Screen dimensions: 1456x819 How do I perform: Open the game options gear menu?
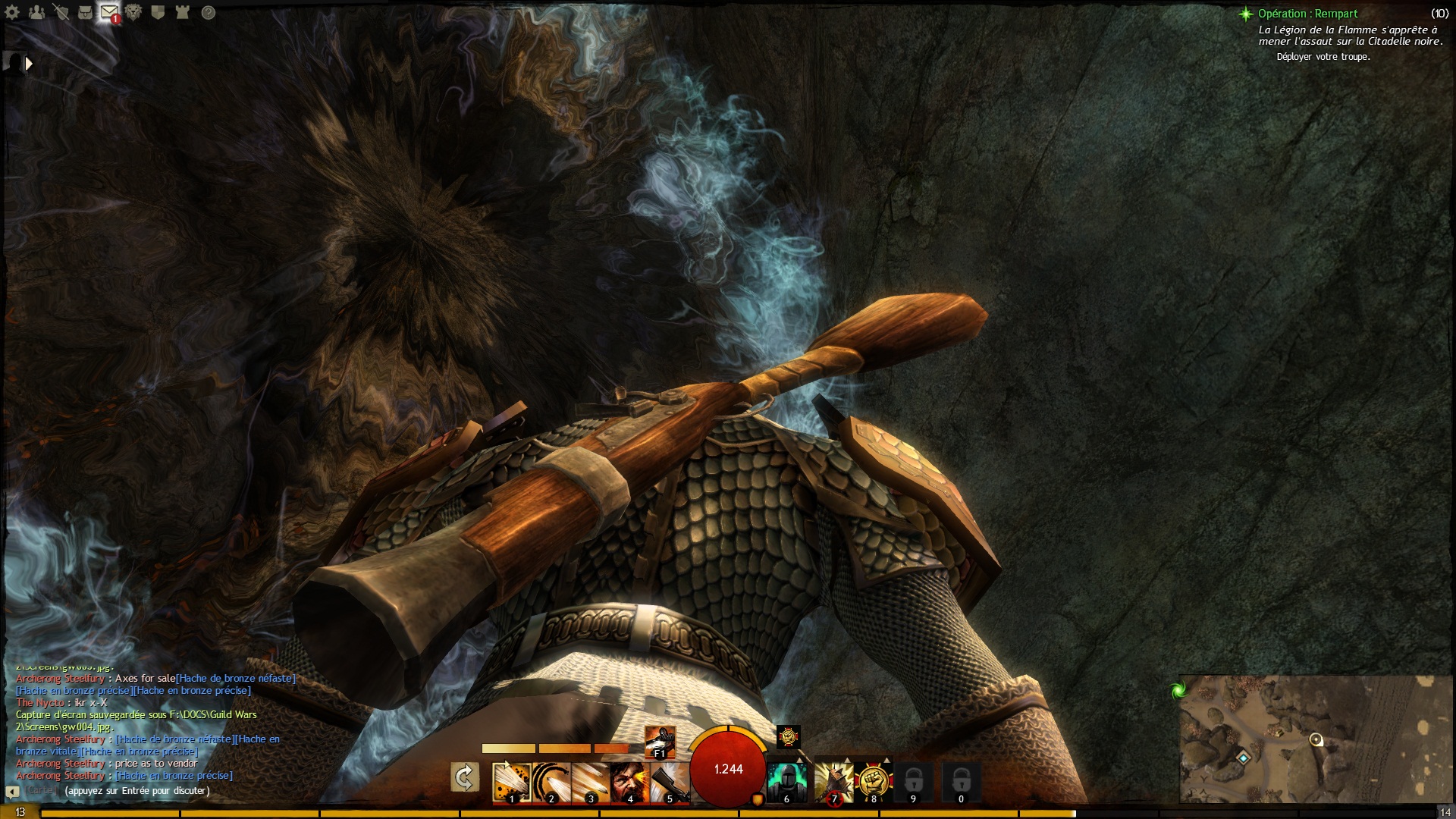coord(12,12)
